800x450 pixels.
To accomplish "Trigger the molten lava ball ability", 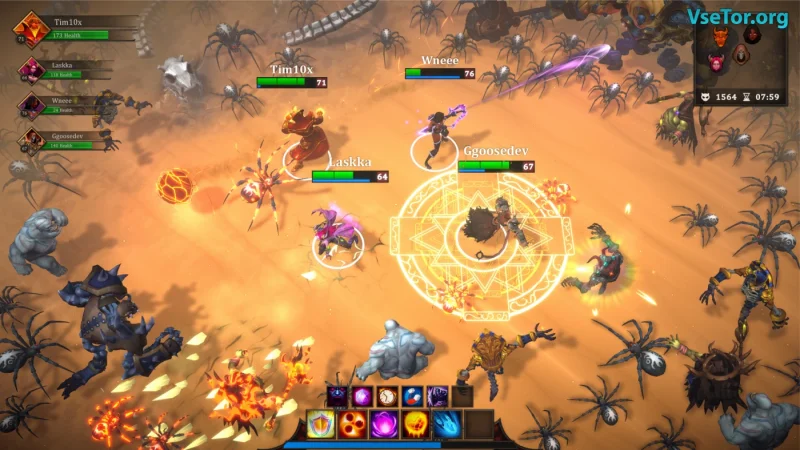I will point(416,424).
